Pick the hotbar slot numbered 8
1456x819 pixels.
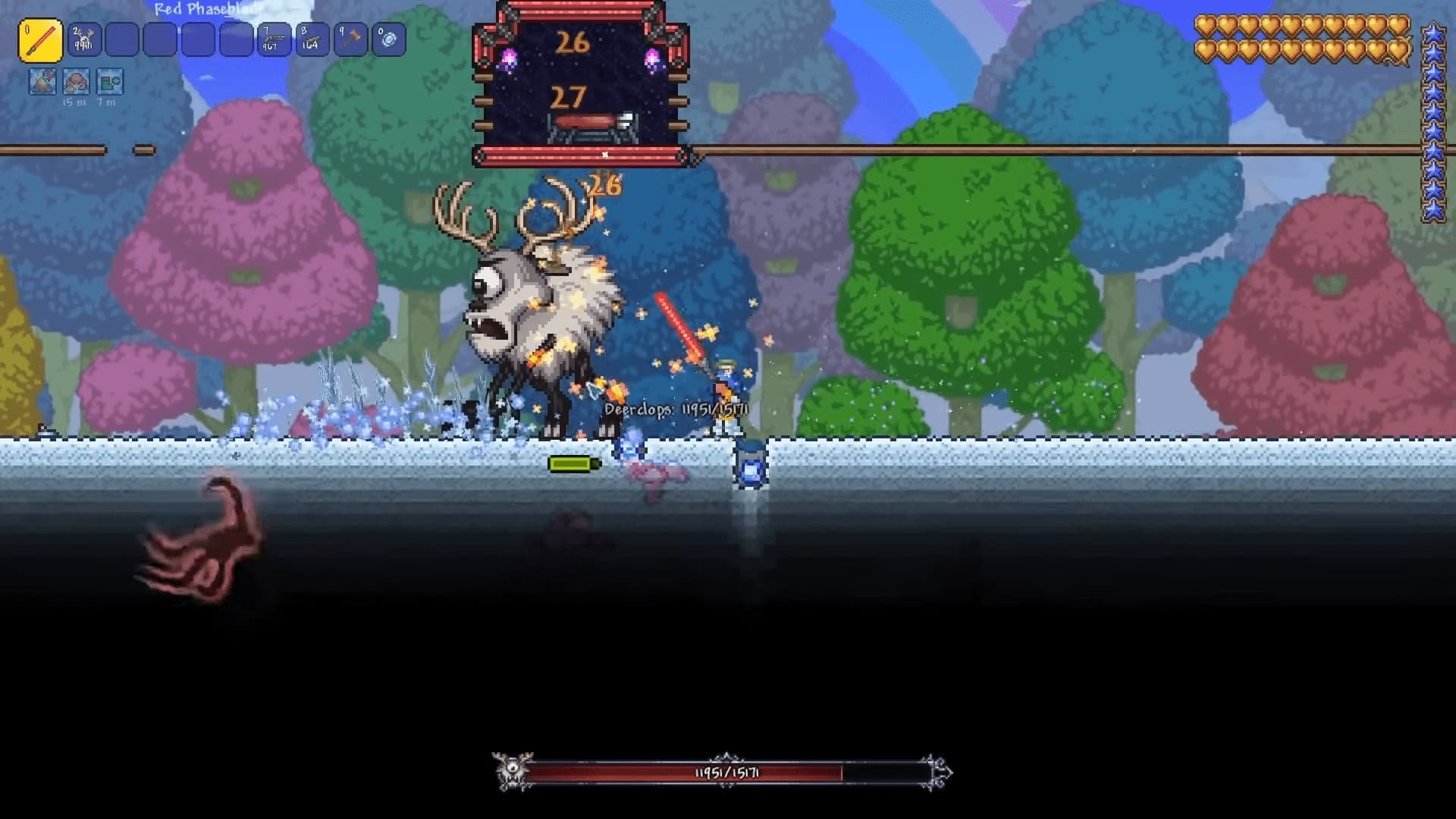click(312, 40)
